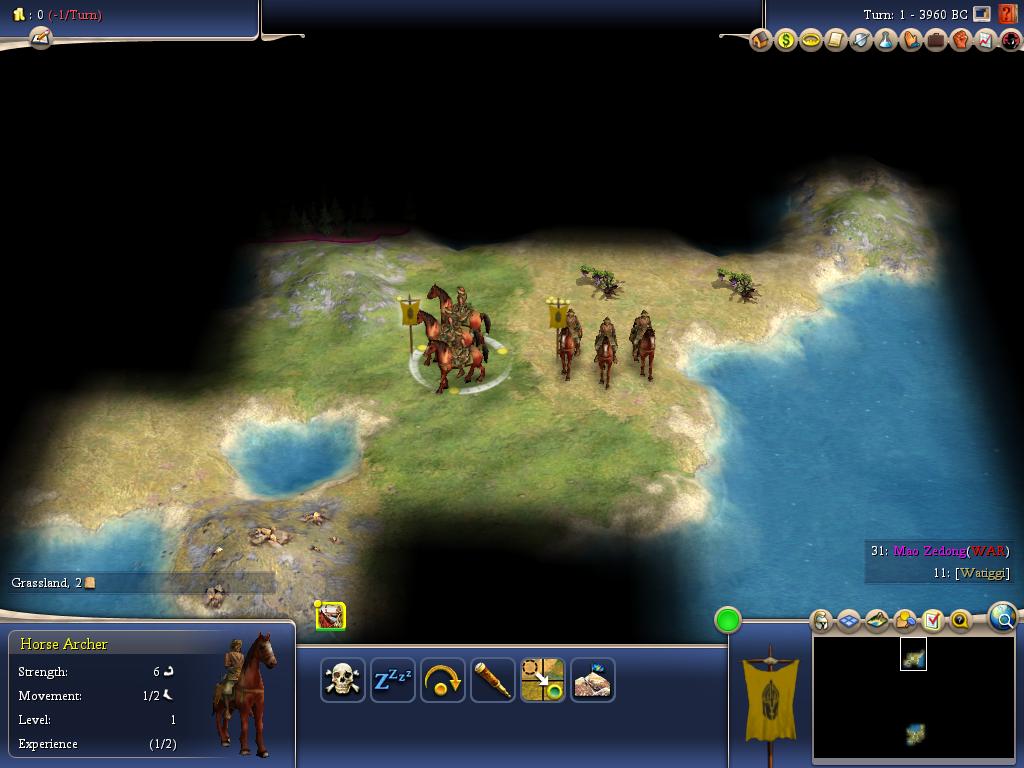This screenshot has height=768, width=1024.
Task: Disband unit with the skull icon
Action: 342,681
